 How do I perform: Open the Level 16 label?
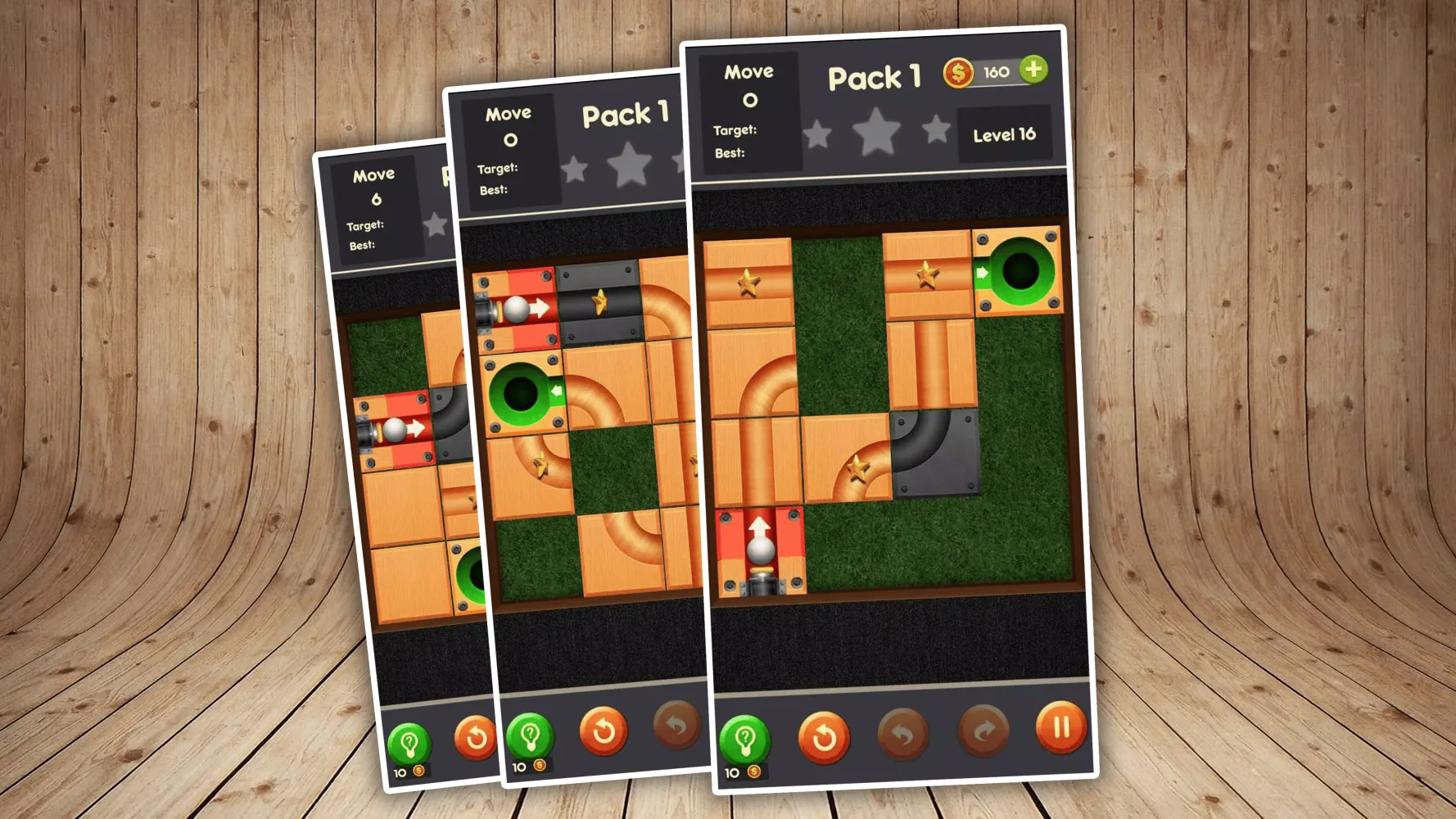[1006, 133]
